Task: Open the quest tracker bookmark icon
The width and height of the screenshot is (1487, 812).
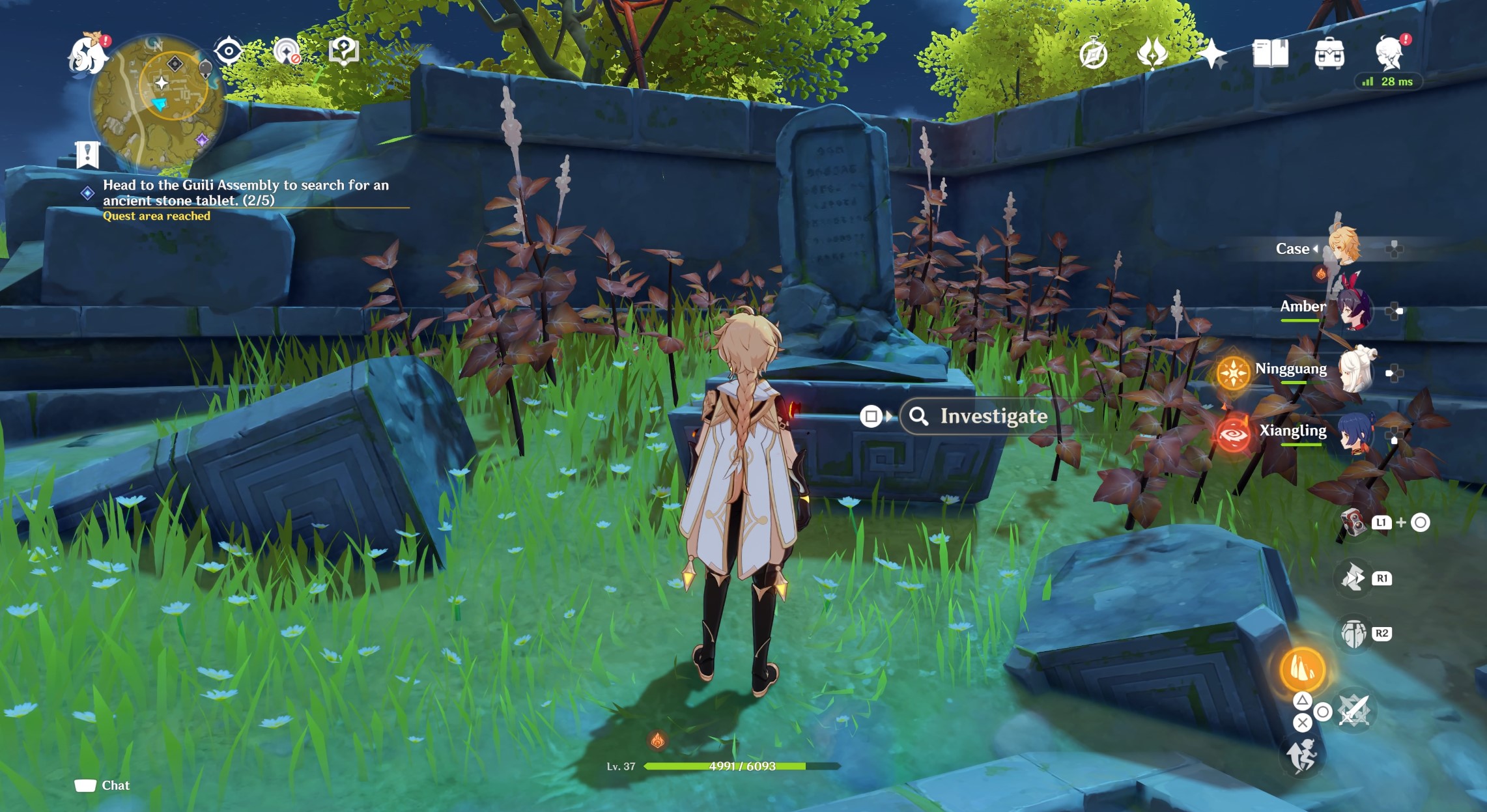Action: pyautogui.click(x=87, y=154)
